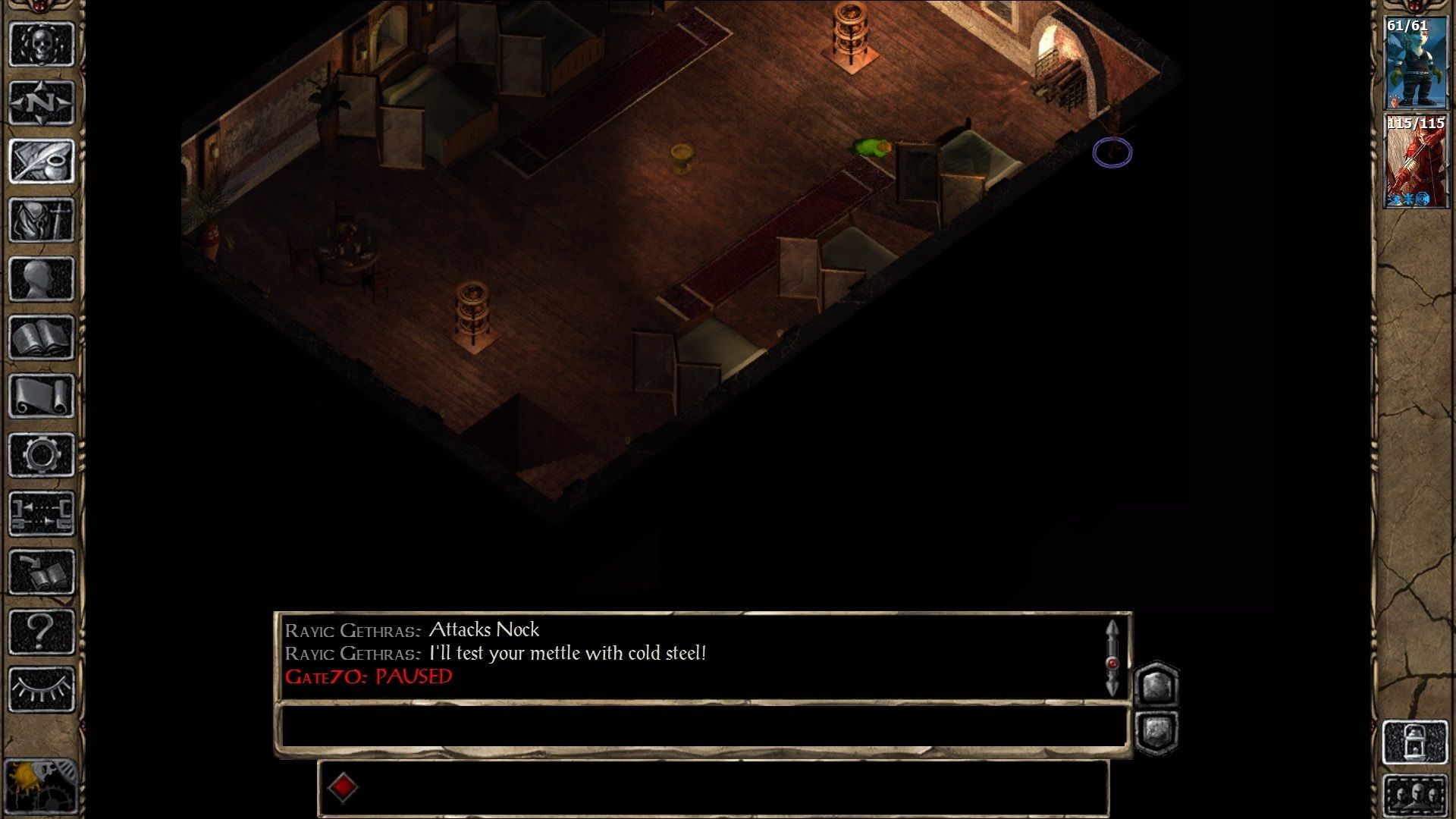
Task: Open the area map via compass icon
Action: [42, 102]
